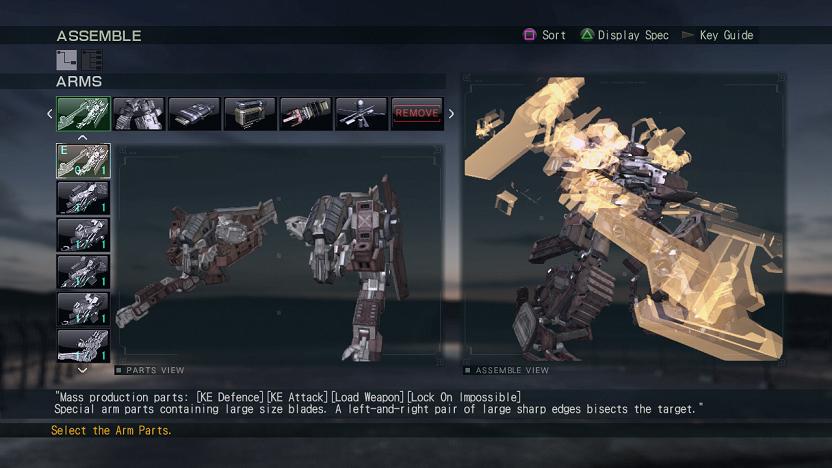The height and width of the screenshot is (468, 832).
Task: Choose the equipped arm part marked E
Action: 83,161
